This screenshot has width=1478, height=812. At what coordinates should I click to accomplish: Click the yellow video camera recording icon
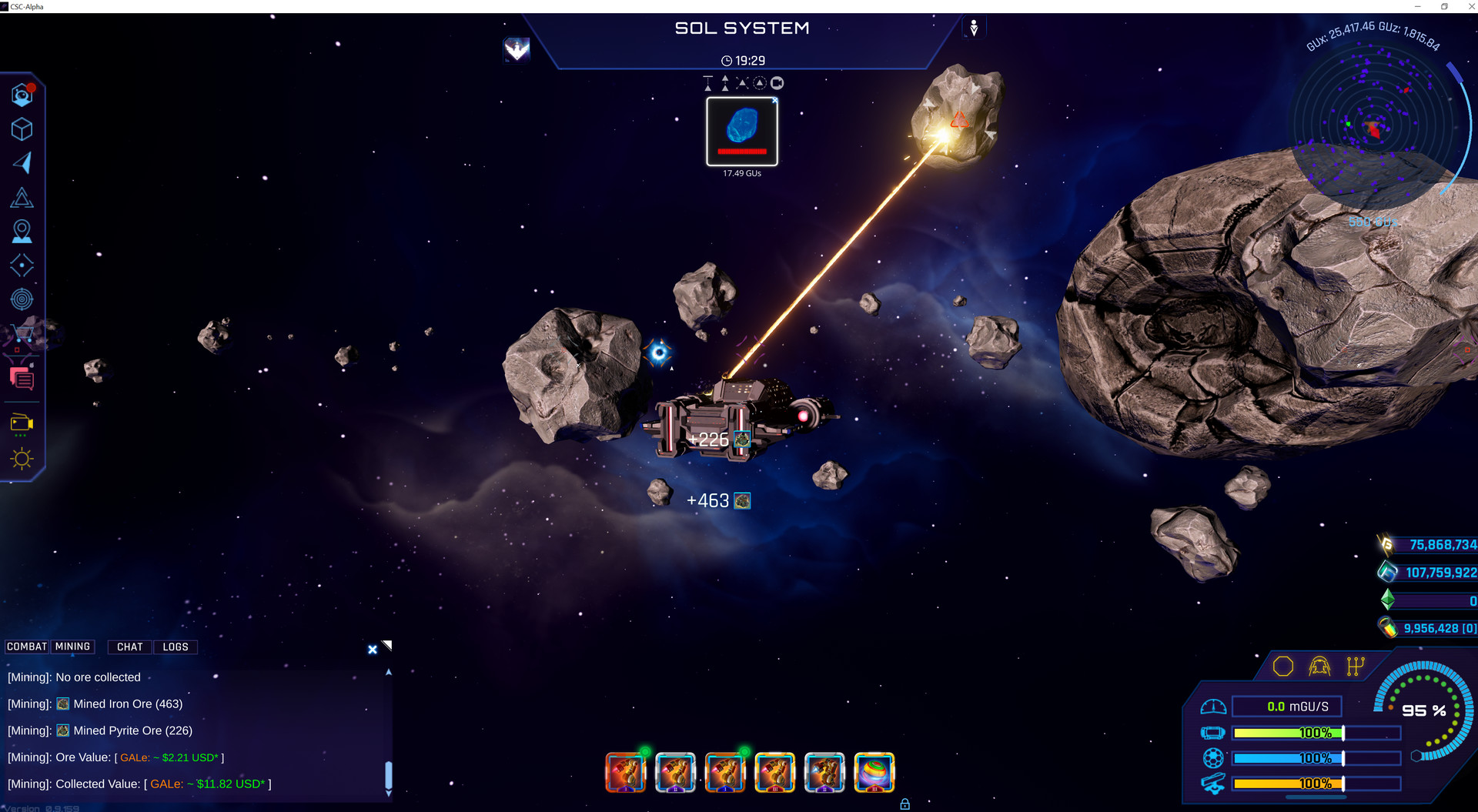tap(22, 423)
